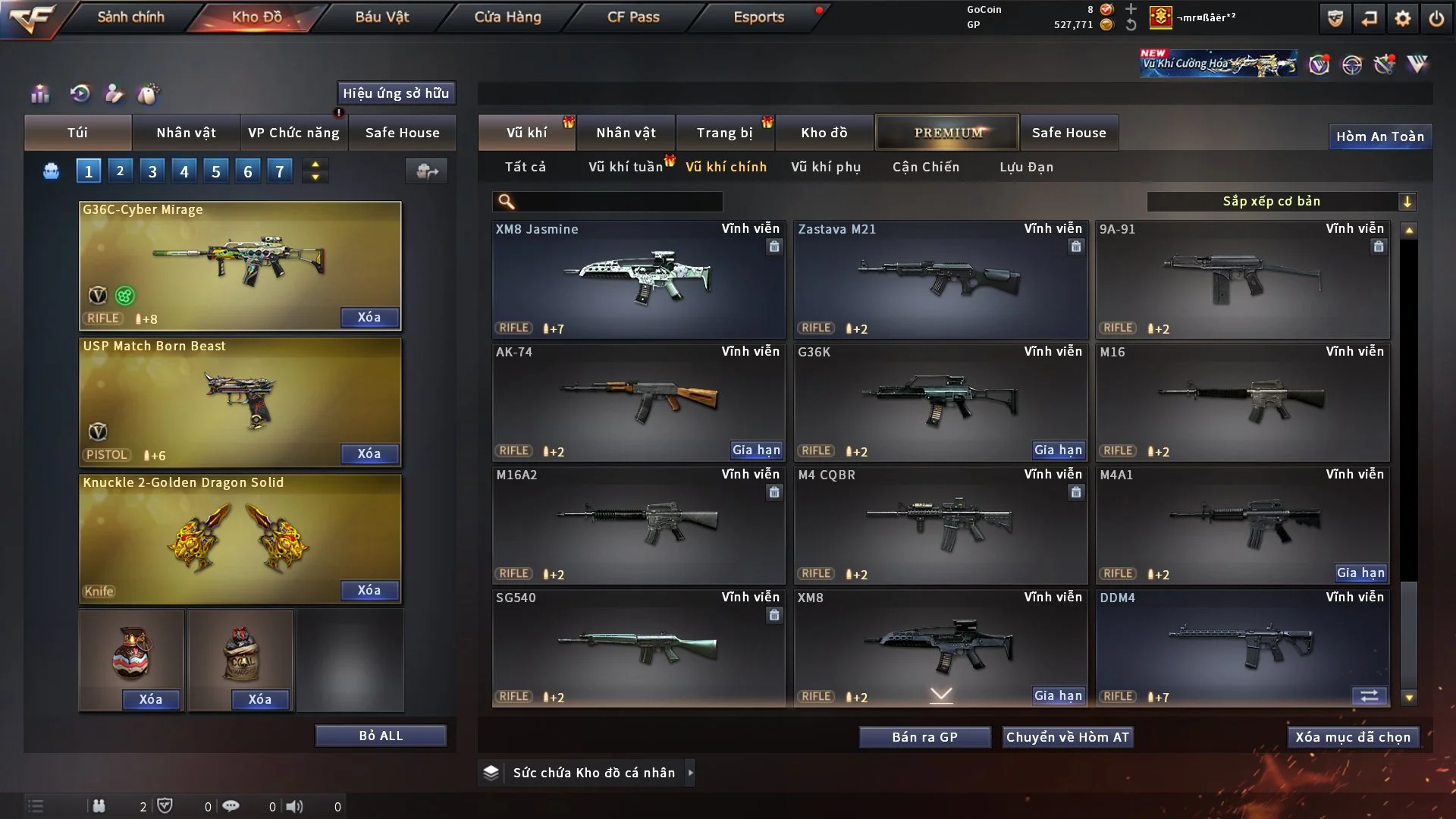The width and height of the screenshot is (1456, 819).
Task: Extend the AK-74 with Gia hạn
Action: [x=755, y=450]
